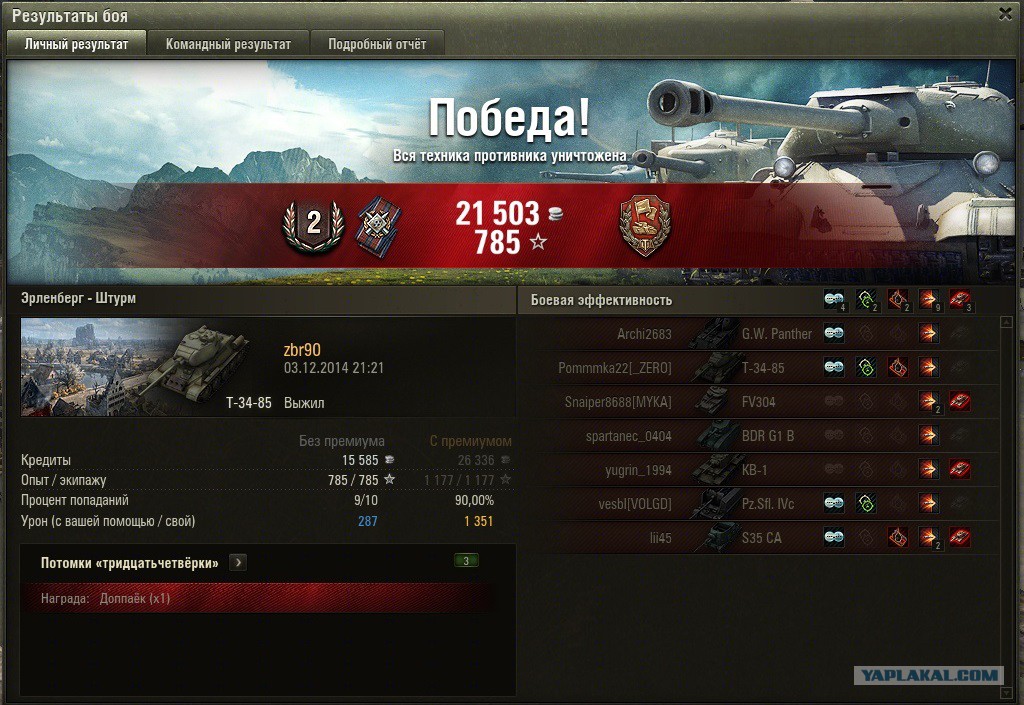
Task: Open the YAPLAKAL.COM watermark link
Action: pyautogui.click(x=928, y=676)
